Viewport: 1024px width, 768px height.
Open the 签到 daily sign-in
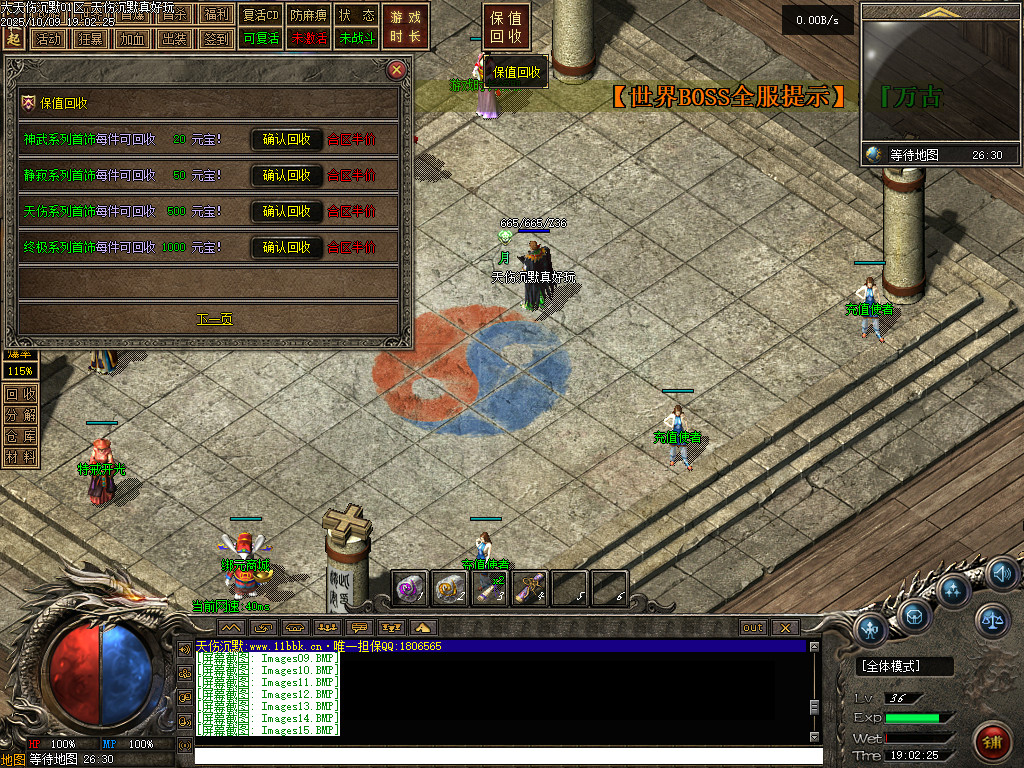tap(216, 39)
